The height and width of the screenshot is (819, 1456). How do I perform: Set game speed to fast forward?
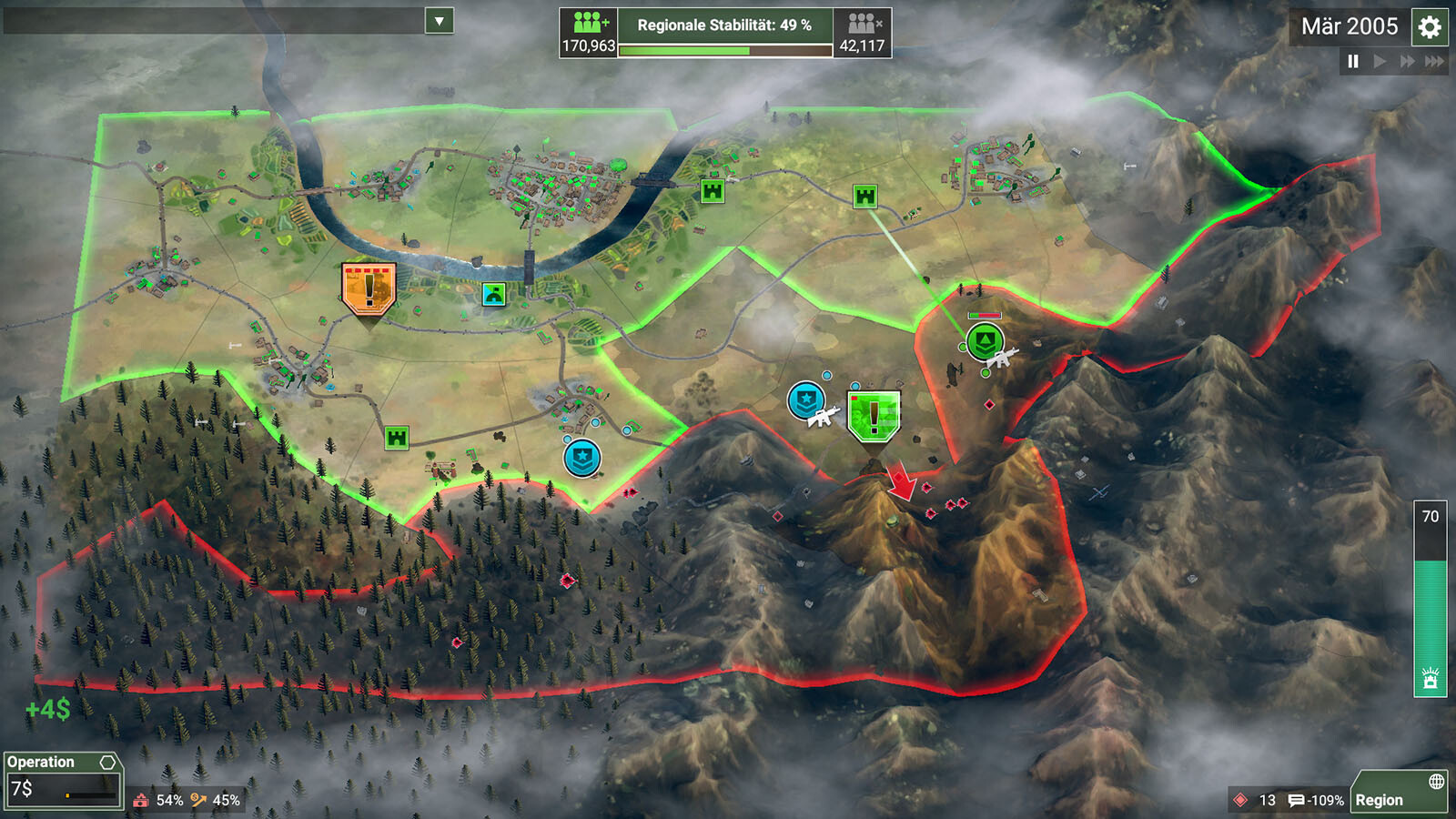[x=1407, y=61]
